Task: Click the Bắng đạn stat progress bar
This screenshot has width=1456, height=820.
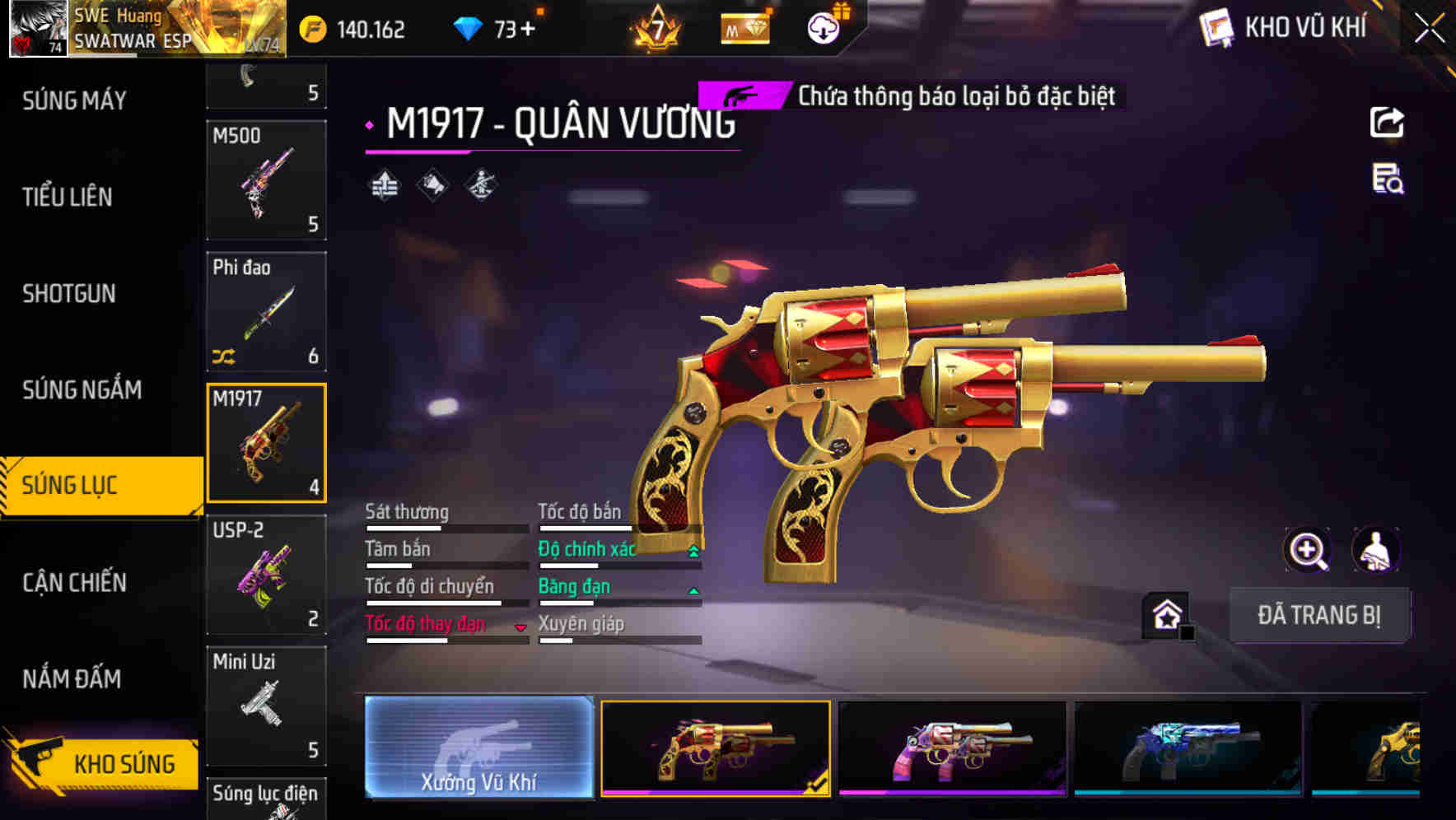Action: [x=619, y=603]
